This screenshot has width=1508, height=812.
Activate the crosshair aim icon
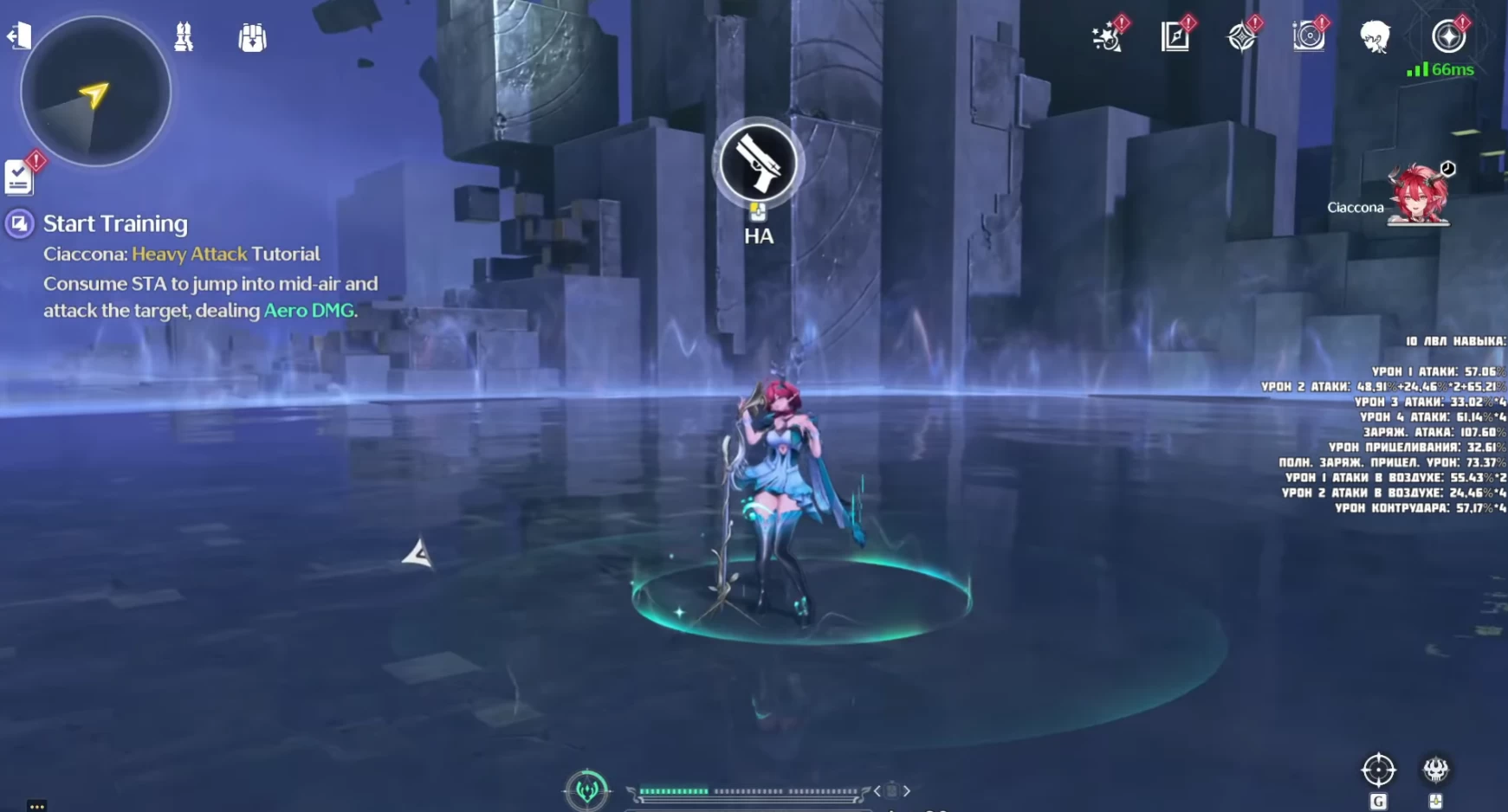tap(1378, 770)
